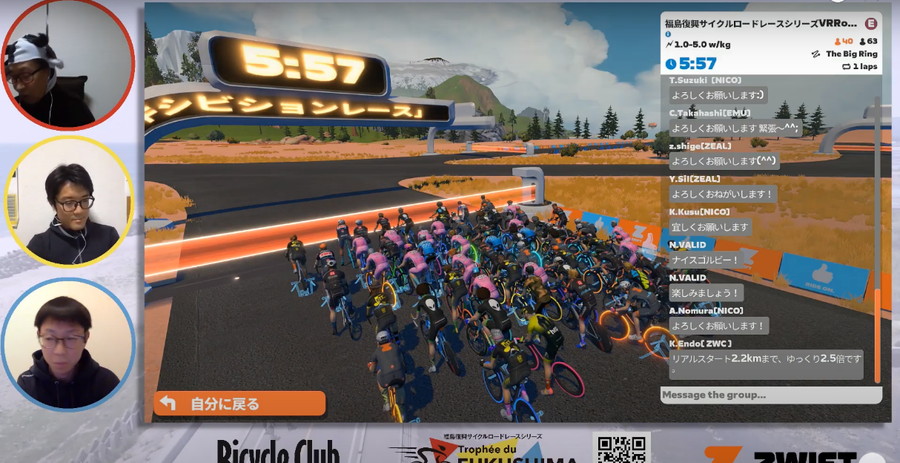
Task: Select C.Takahashi (EMU) chat message
Action: click(x=734, y=128)
